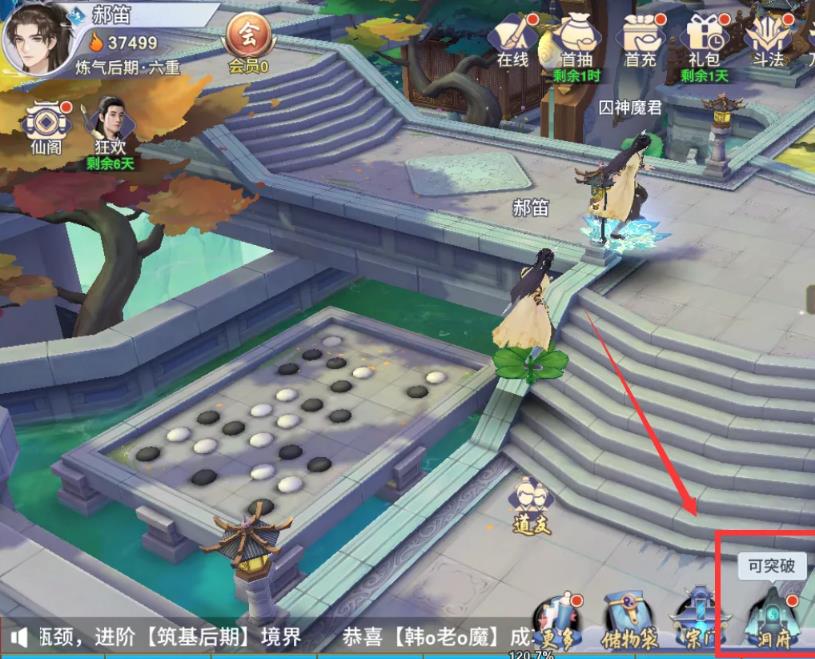Tap the 道友 friends icon
This screenshot has height=659, width=815.
point(532,503)
